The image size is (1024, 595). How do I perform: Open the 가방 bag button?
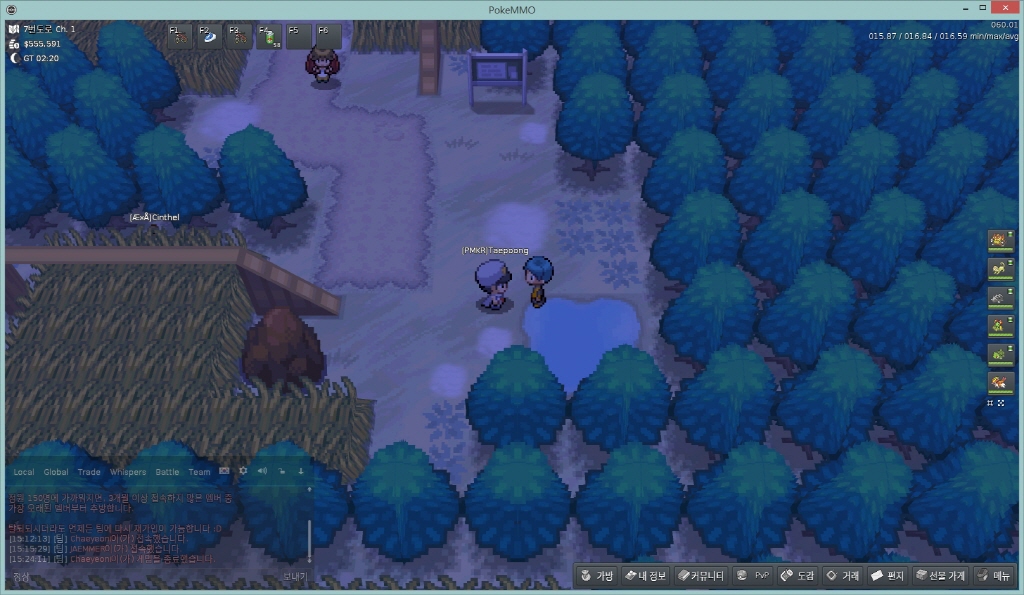[596, 576]
